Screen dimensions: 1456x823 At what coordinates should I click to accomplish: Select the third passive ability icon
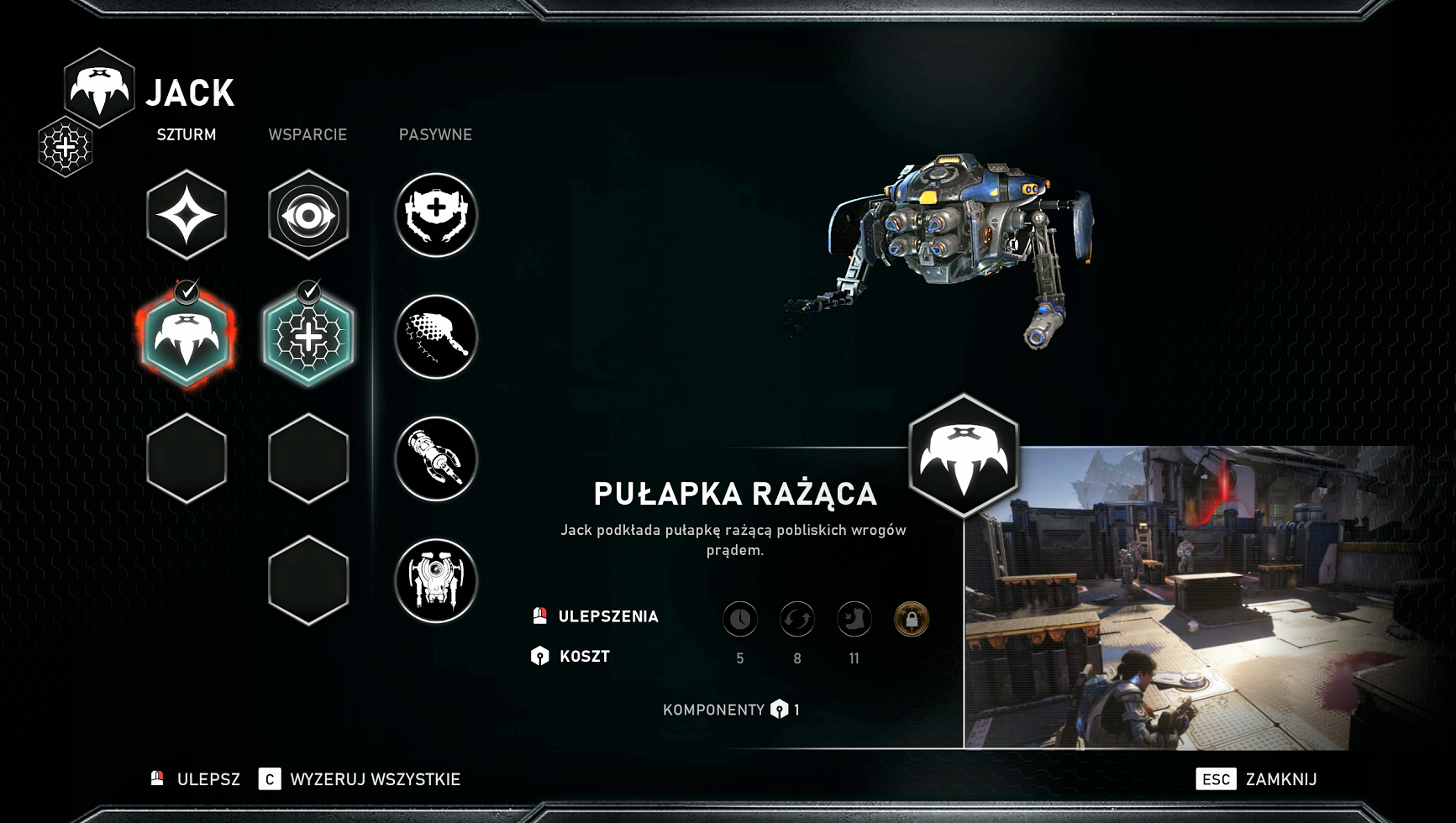[436, 459]
